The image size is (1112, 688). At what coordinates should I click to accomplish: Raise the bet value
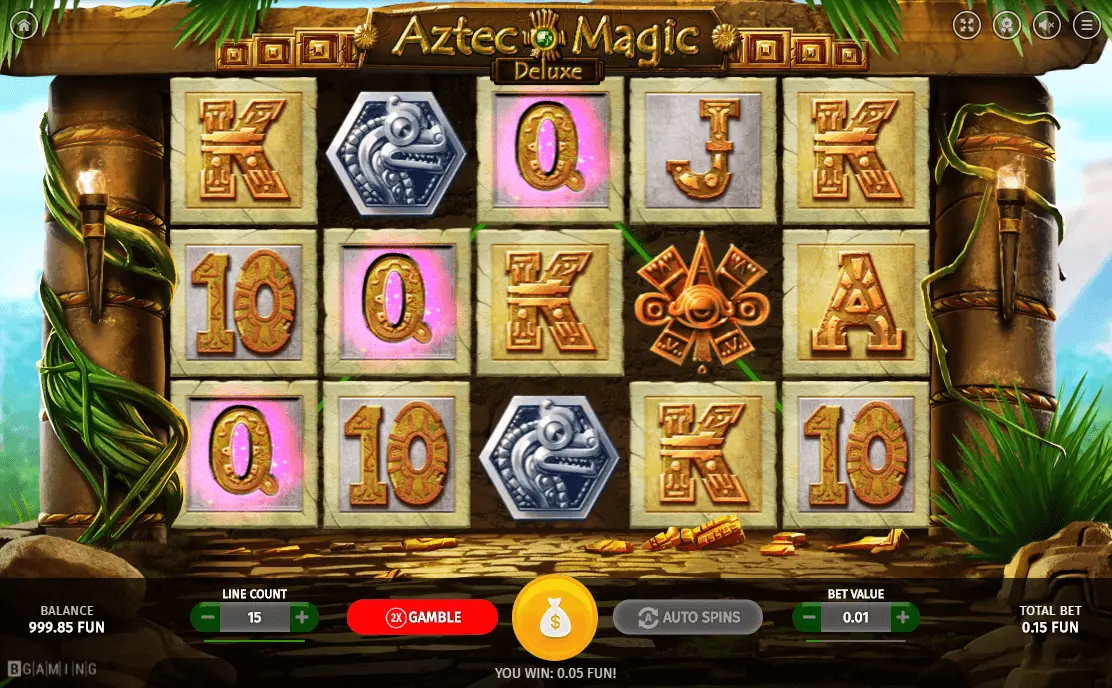pyautogui.click(x=902, y=617)
